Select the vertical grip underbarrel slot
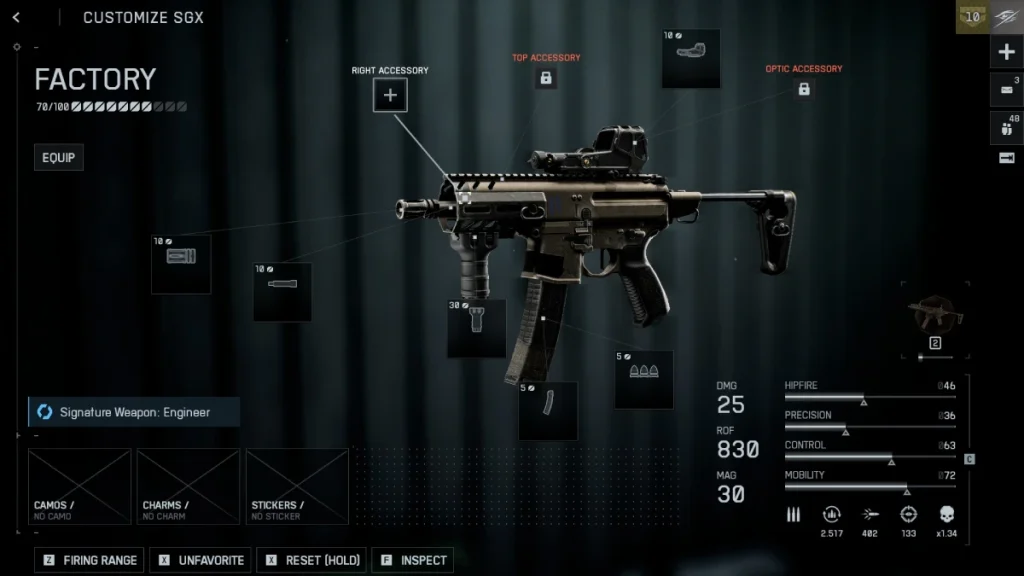The image size is (1024, 576). pos(476,328)
